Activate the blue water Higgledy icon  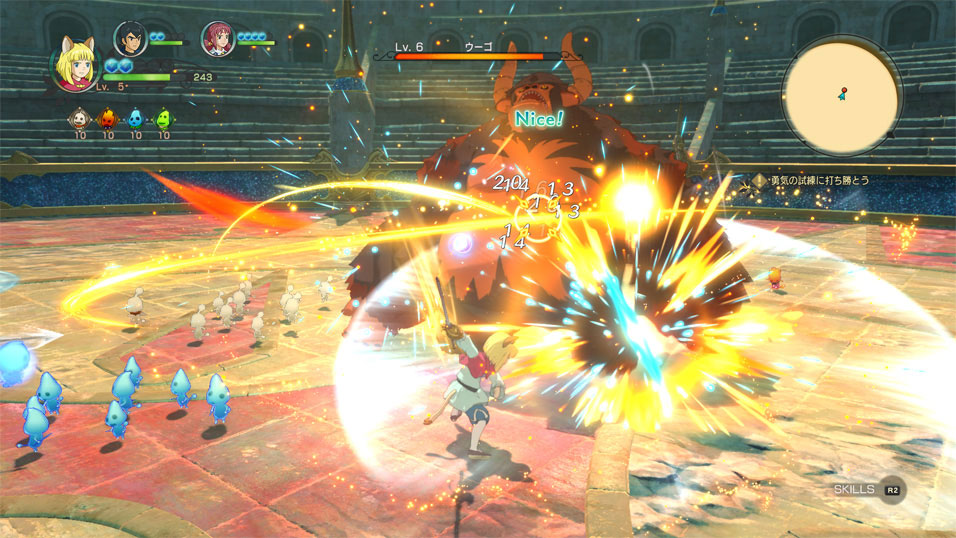(x=135, y=119)
